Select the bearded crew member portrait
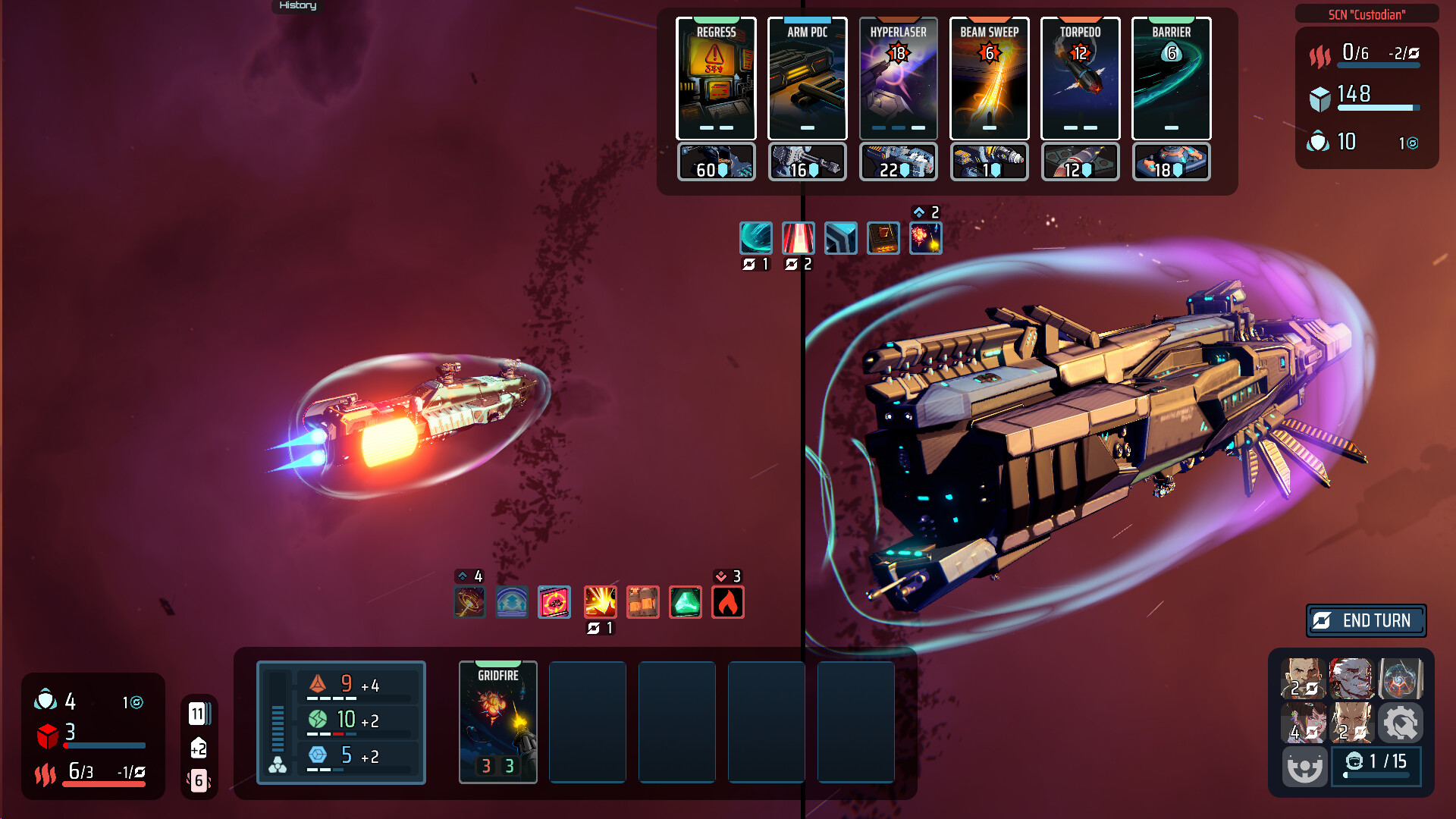 click(x=1304, y=678)
